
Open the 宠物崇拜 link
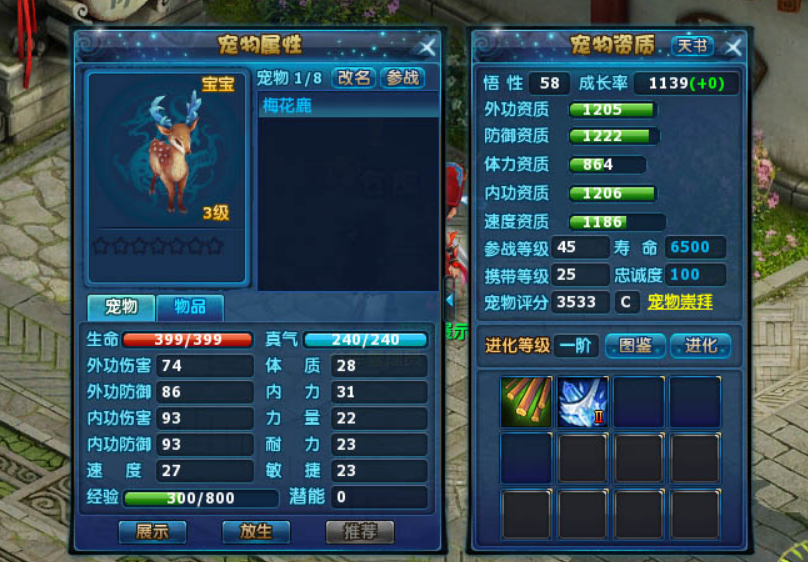[680, 301]
